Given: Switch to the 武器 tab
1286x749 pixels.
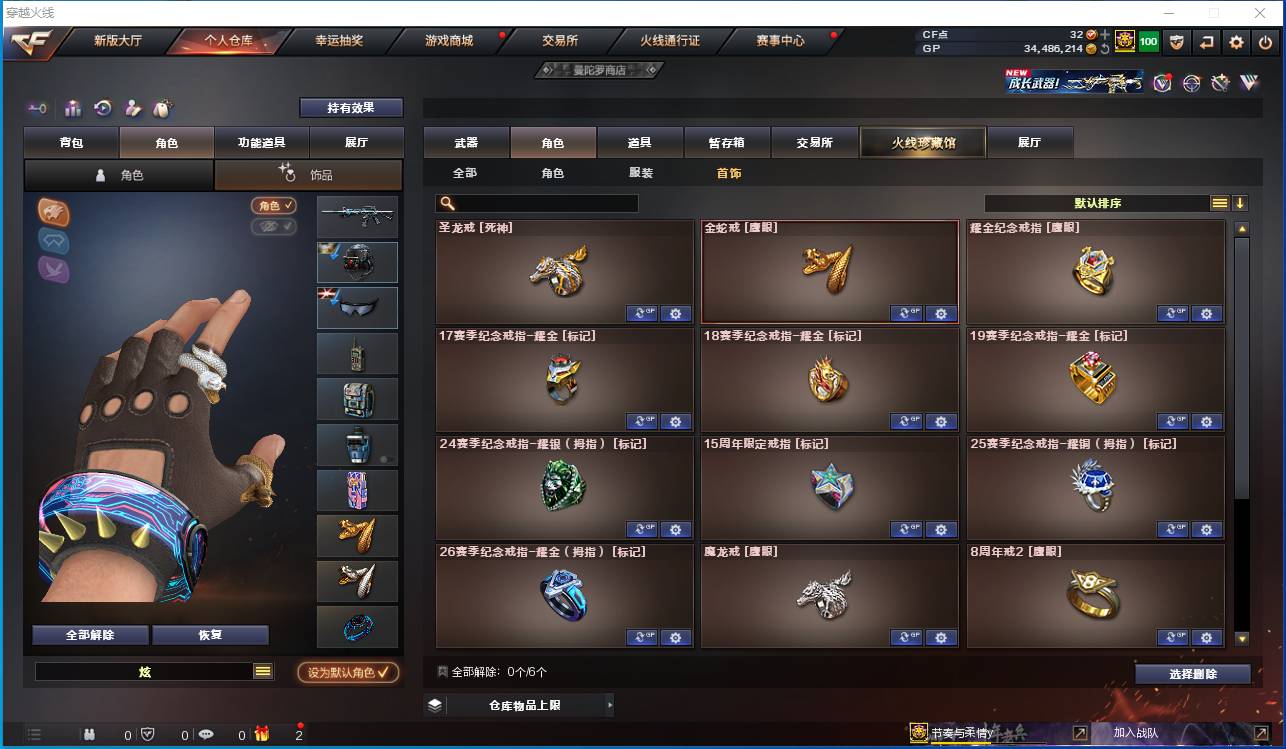Looking at the screenshot, I should click(x=464, y=142).
